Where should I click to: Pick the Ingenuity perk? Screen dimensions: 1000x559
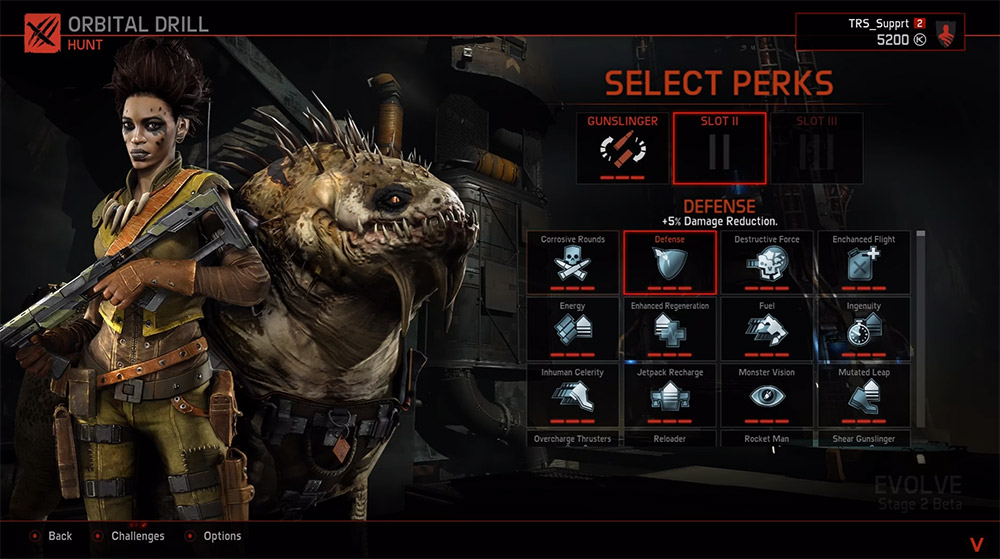pos(864,329)
